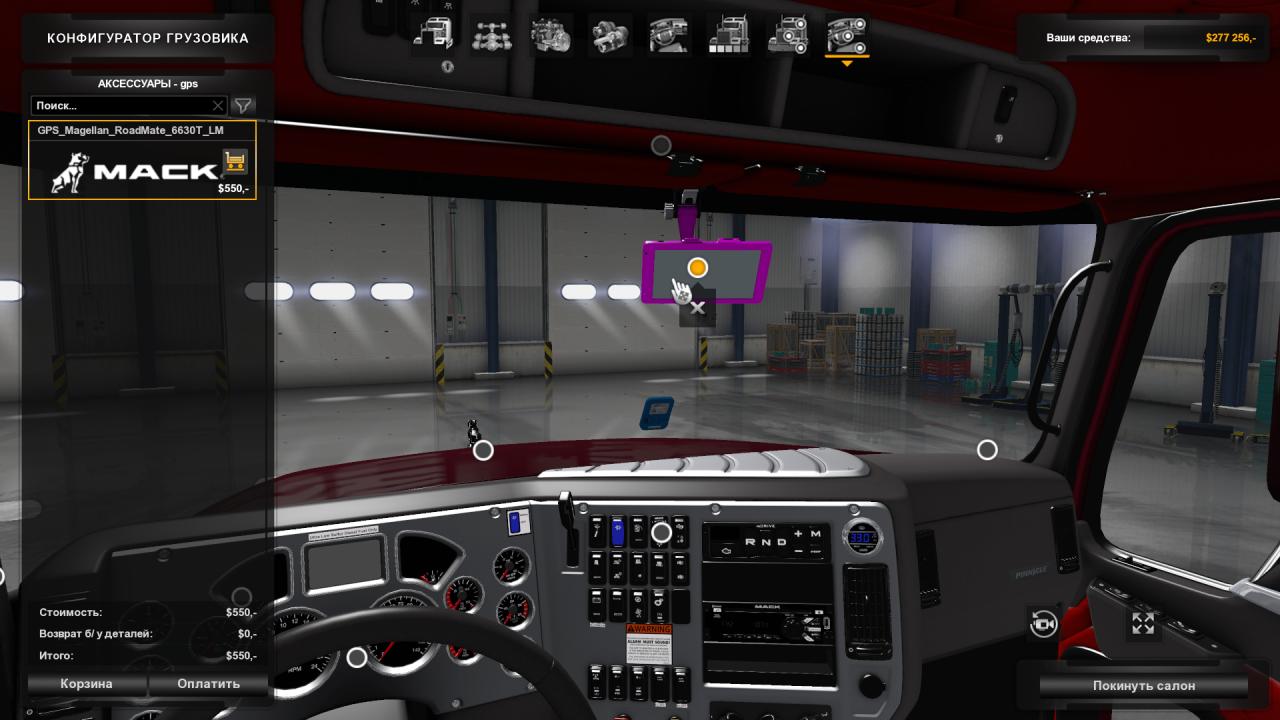Image resolution: width=1280 pixels, height=720 pixels.
Task: Click the Поиск search field
Action: (120, 105)
